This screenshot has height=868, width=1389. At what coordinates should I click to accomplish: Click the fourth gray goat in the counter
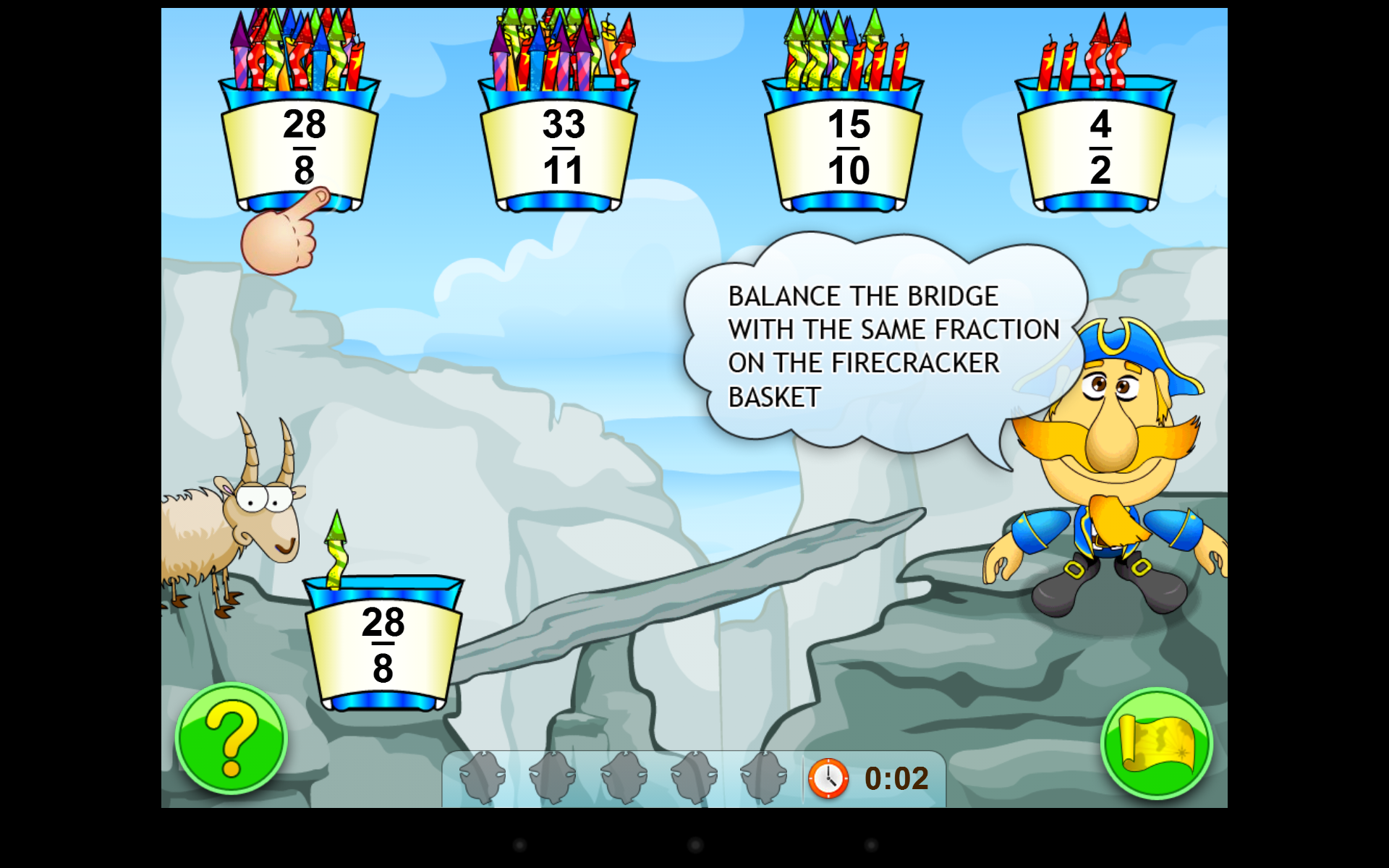[693, 778]
